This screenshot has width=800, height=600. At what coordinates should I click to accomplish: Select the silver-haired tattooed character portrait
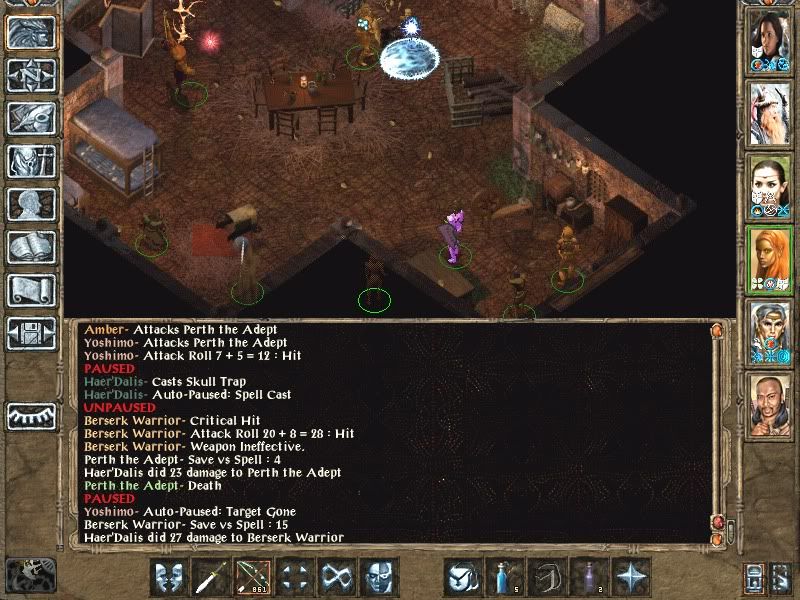[x=769, y=332]
